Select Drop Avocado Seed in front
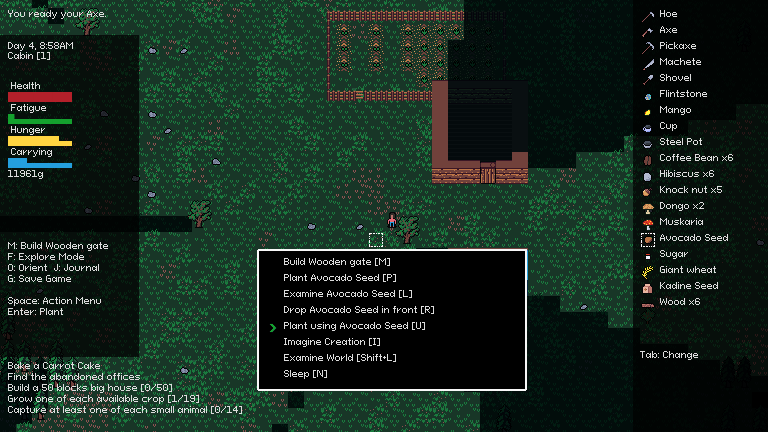This screenshot has height=432, width=768. pyautogui.click(x=359, y=310)
